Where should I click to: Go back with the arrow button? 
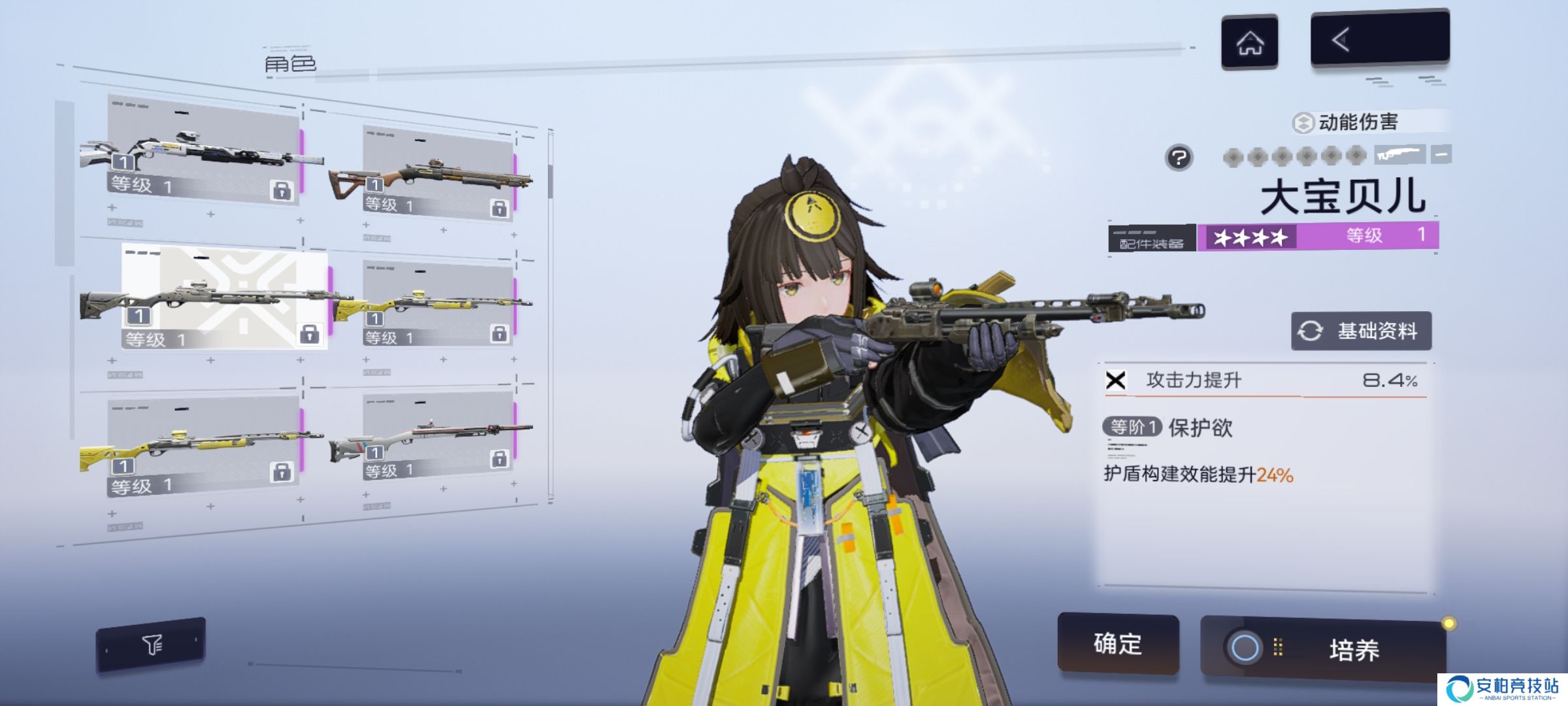[x=1379, y=39]
